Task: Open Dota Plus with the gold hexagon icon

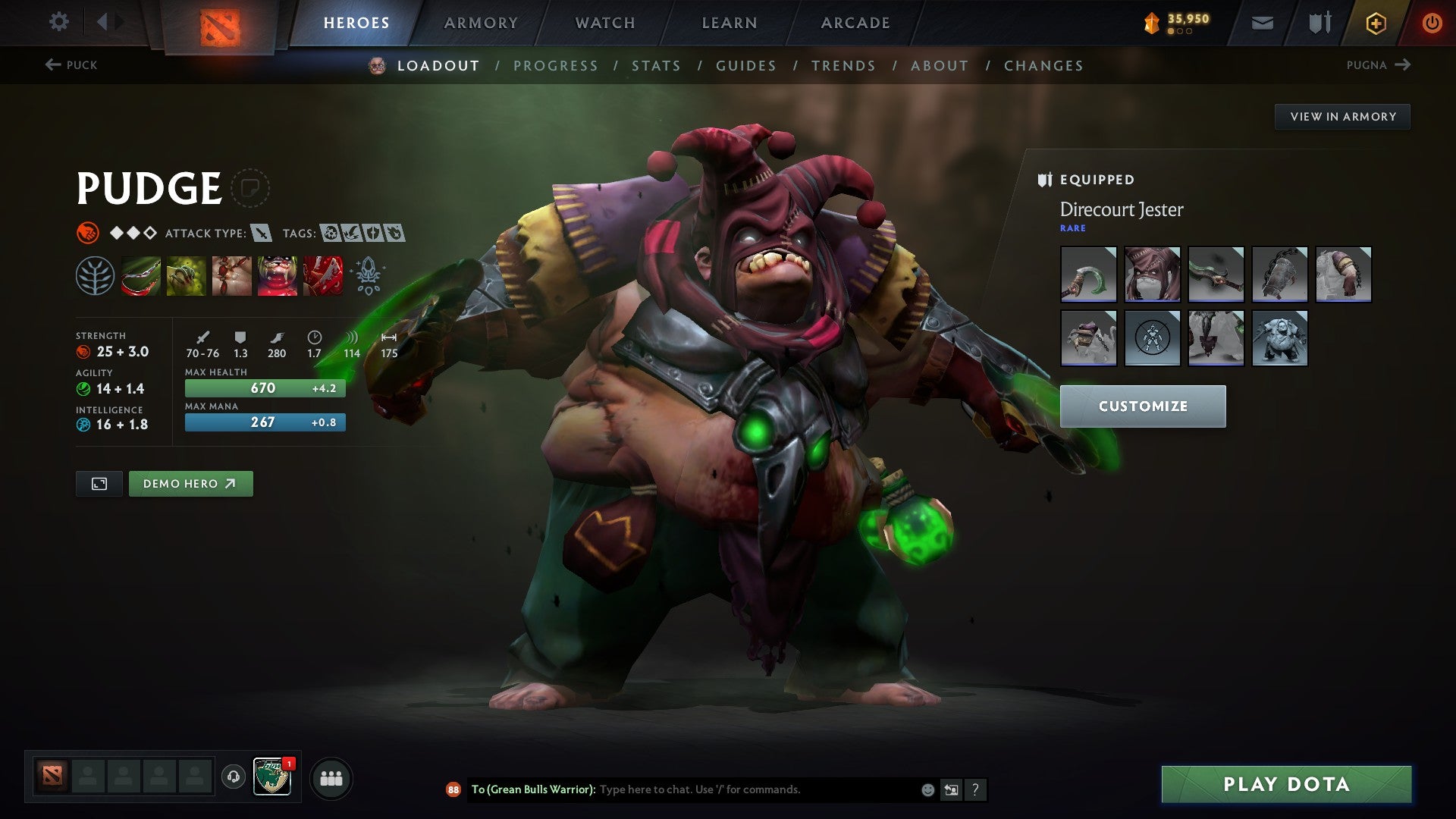Action: [1376, 22]
